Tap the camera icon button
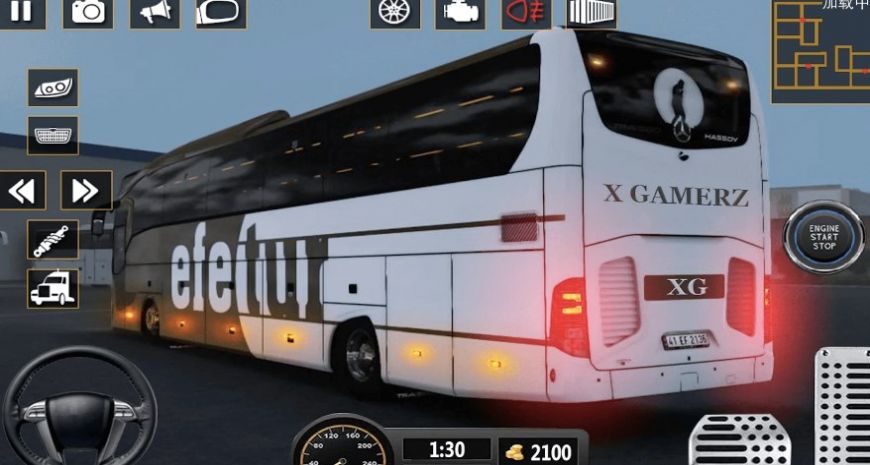870x465 pixels. [88, 12]
